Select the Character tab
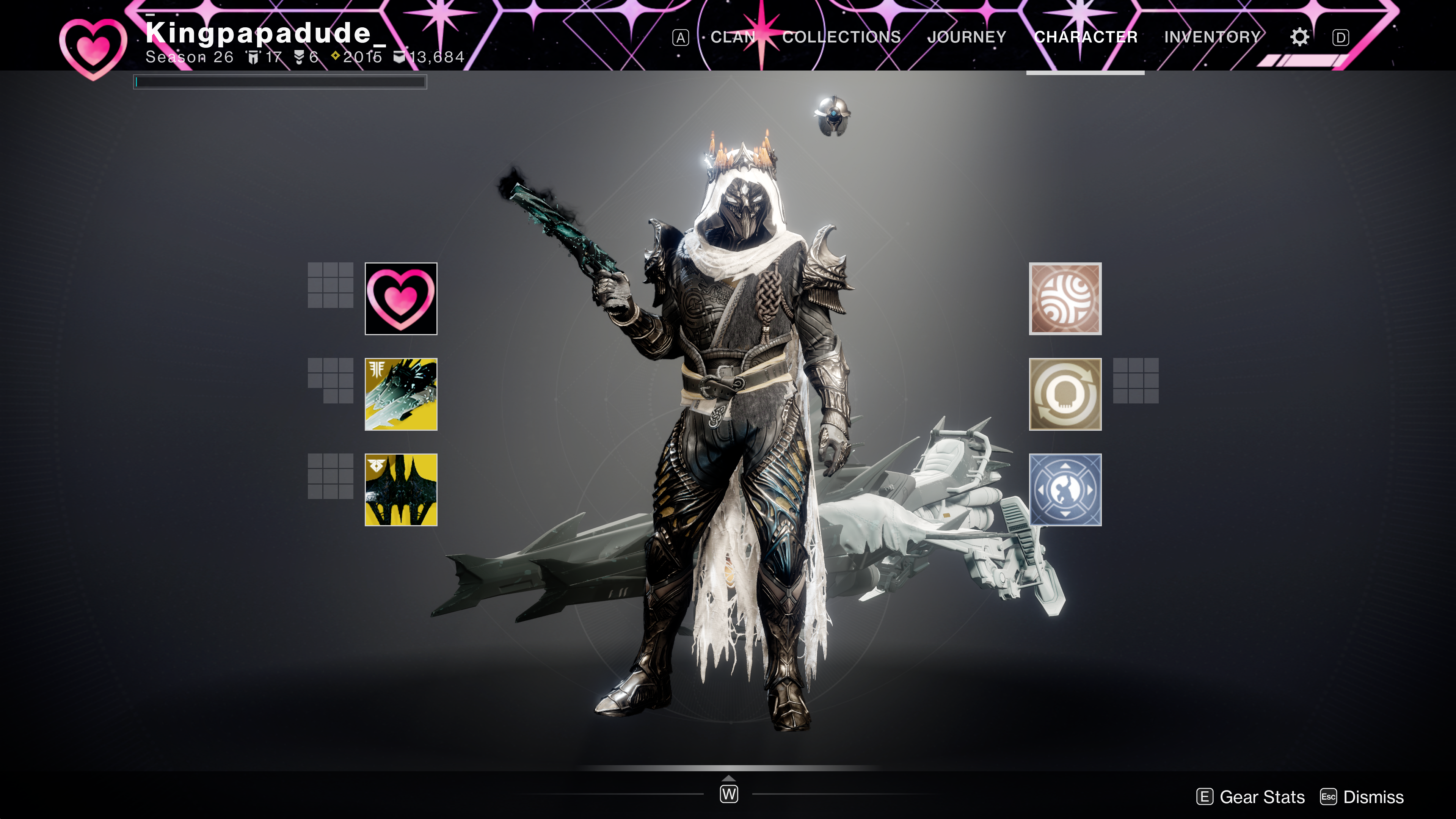Image resolution: width=1456 pixels, height=819 pixels. point(1085,37)
